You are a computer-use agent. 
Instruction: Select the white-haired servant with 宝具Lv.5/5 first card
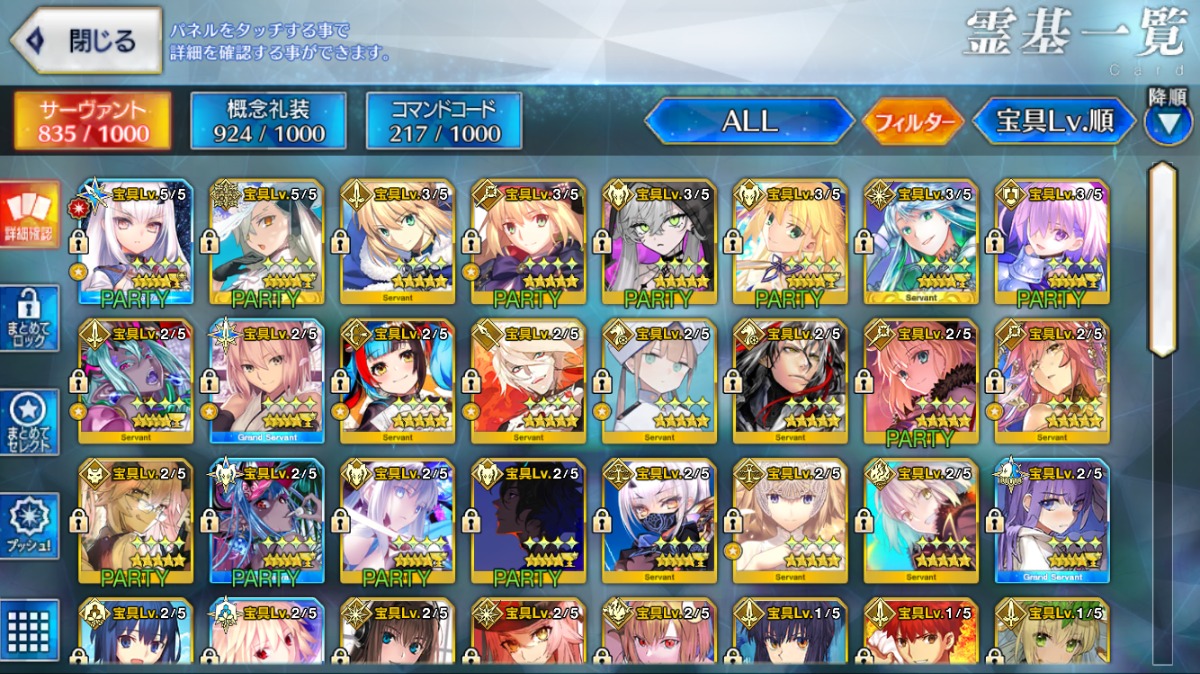(x=136, y=243)
